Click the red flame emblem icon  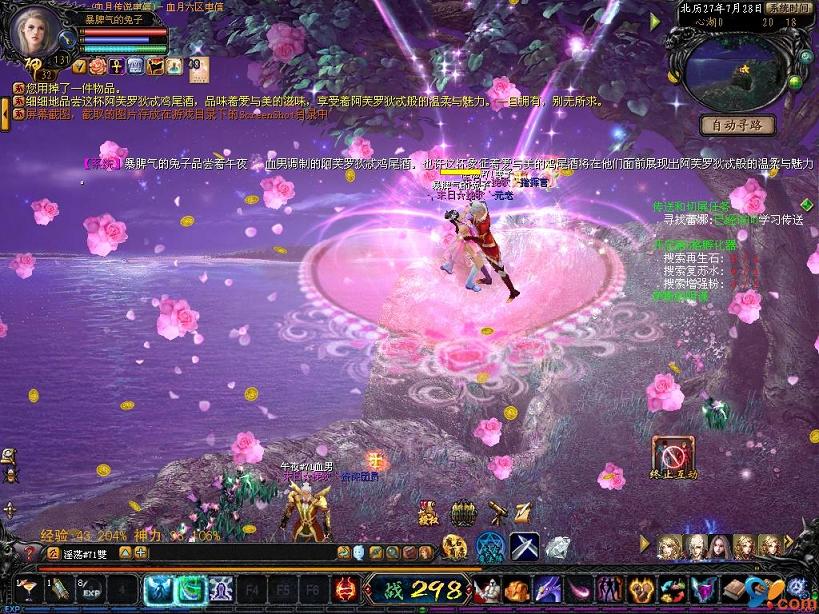346,589
